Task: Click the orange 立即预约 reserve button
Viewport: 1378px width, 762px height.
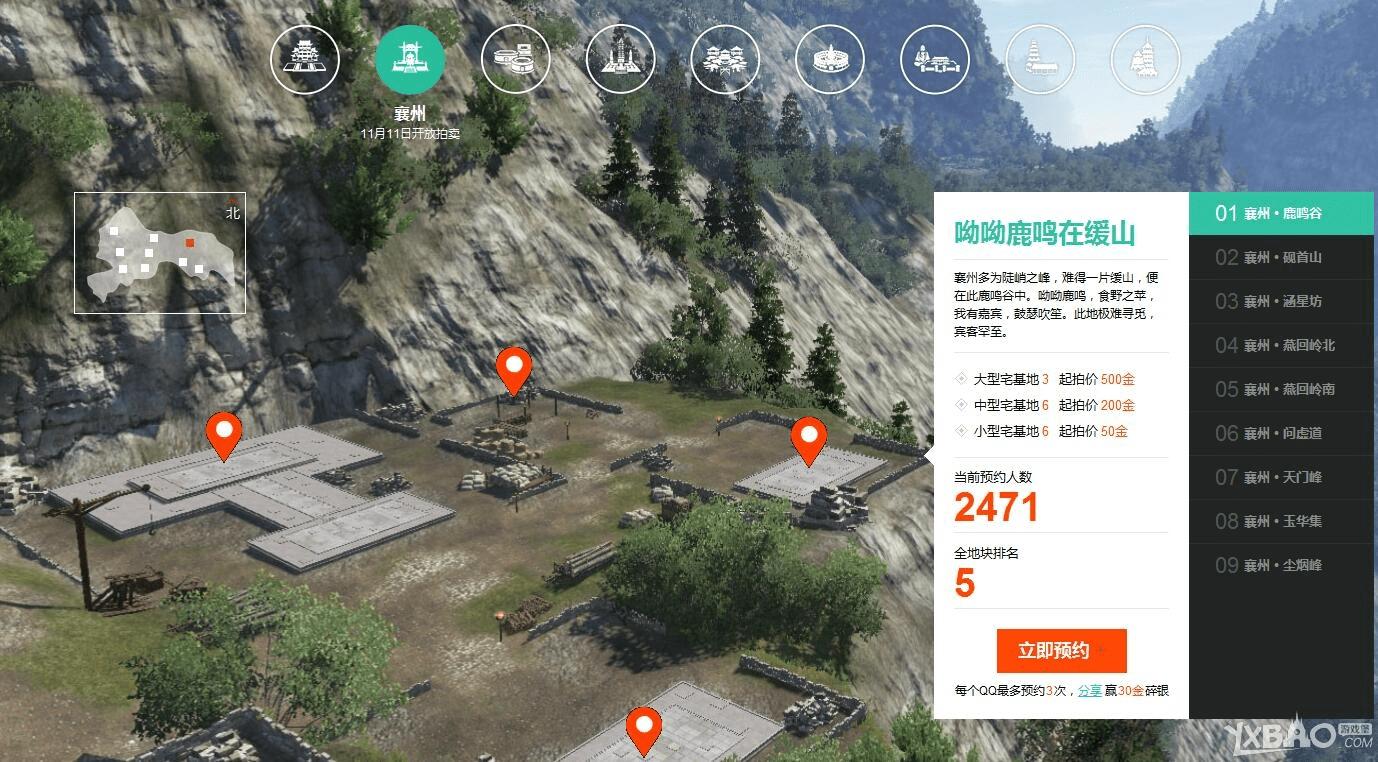Action: click(1061, 651)
